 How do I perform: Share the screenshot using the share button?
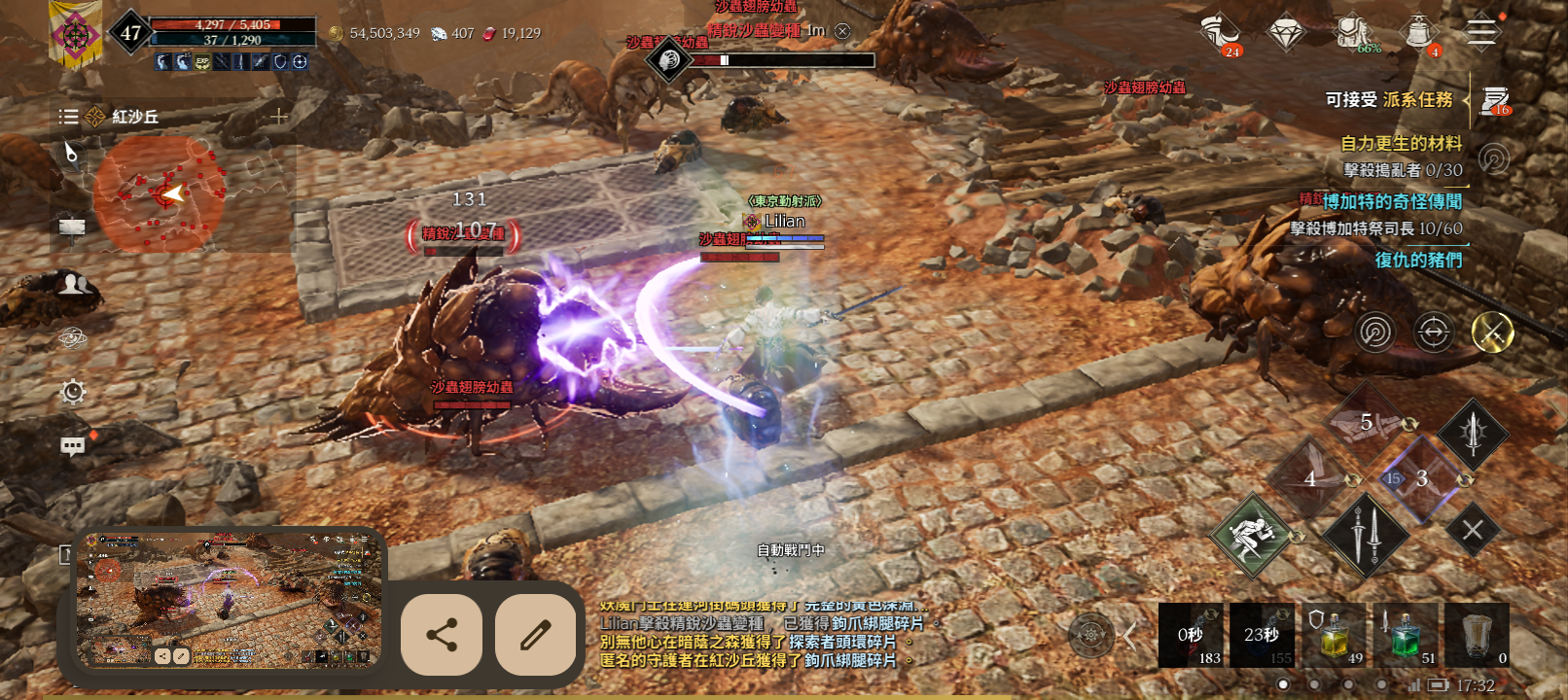[442, 636]
